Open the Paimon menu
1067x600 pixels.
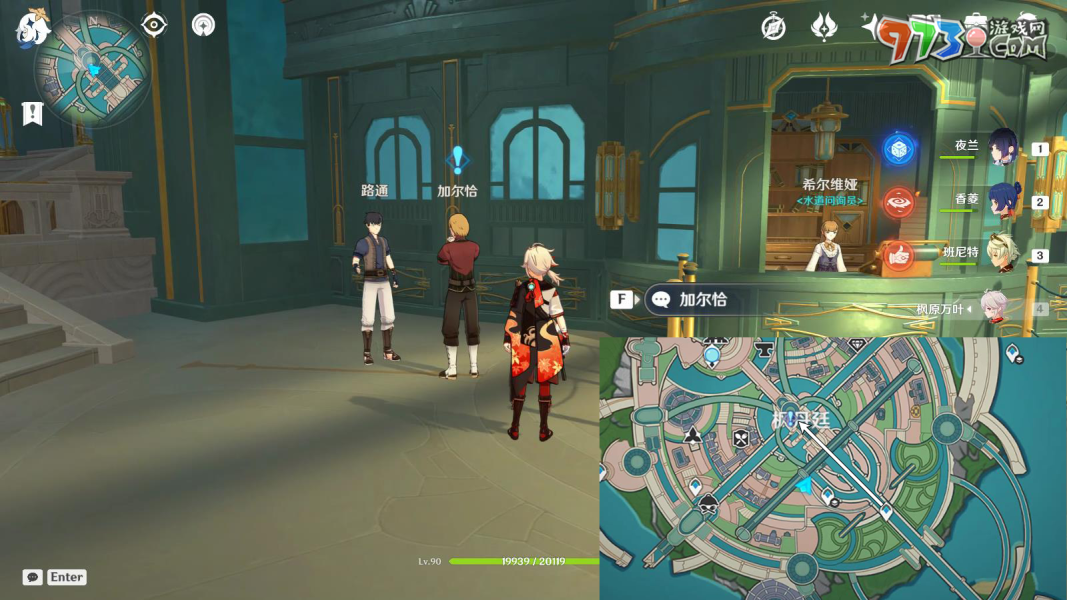32,29
